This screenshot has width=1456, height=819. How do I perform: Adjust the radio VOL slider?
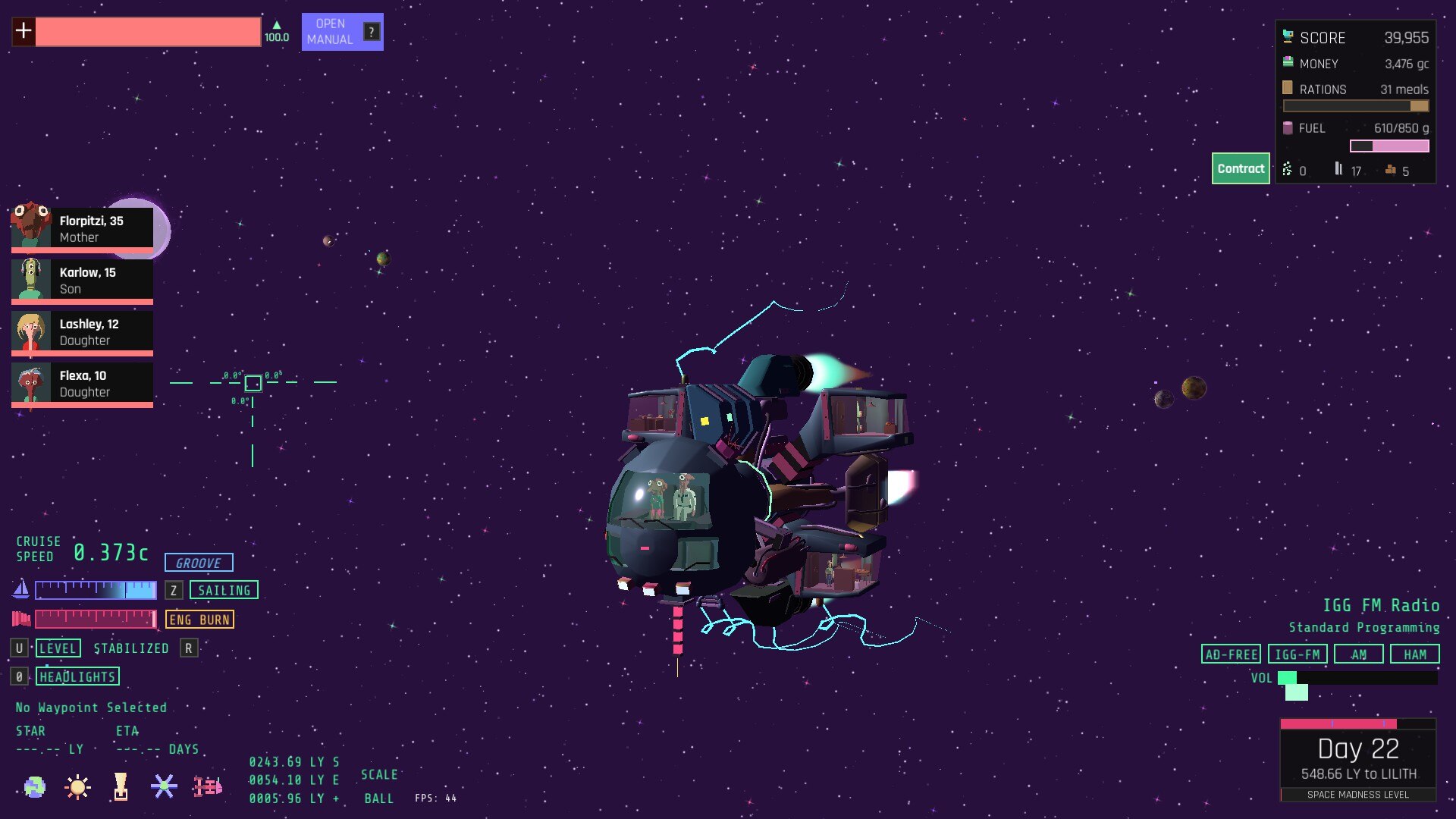click(1357, 678)
